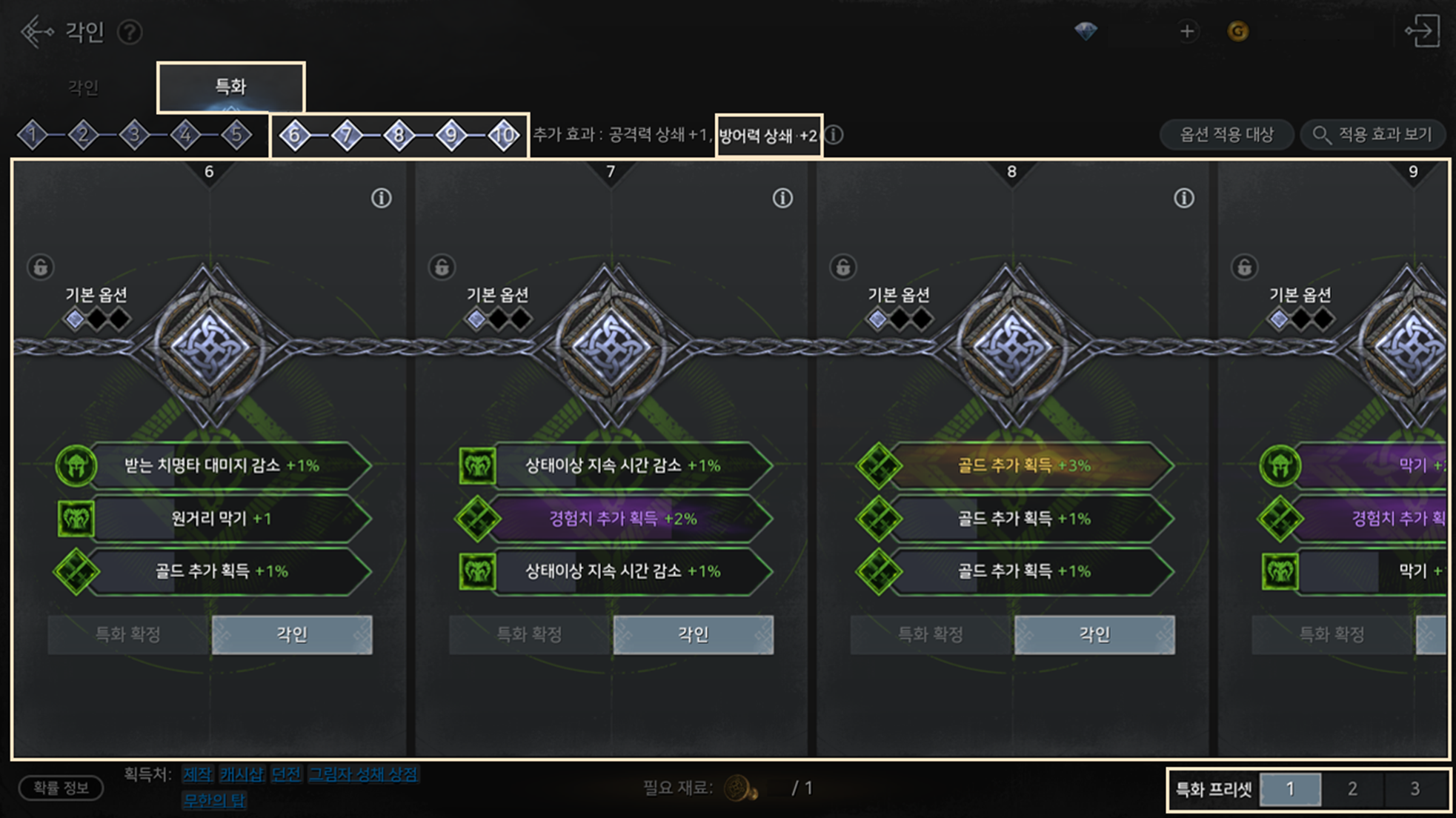Pick the purple 경험치 추가 획득 +2% option
The image size is (1456, 818).
pyautogui.click(x=622, y=518)
